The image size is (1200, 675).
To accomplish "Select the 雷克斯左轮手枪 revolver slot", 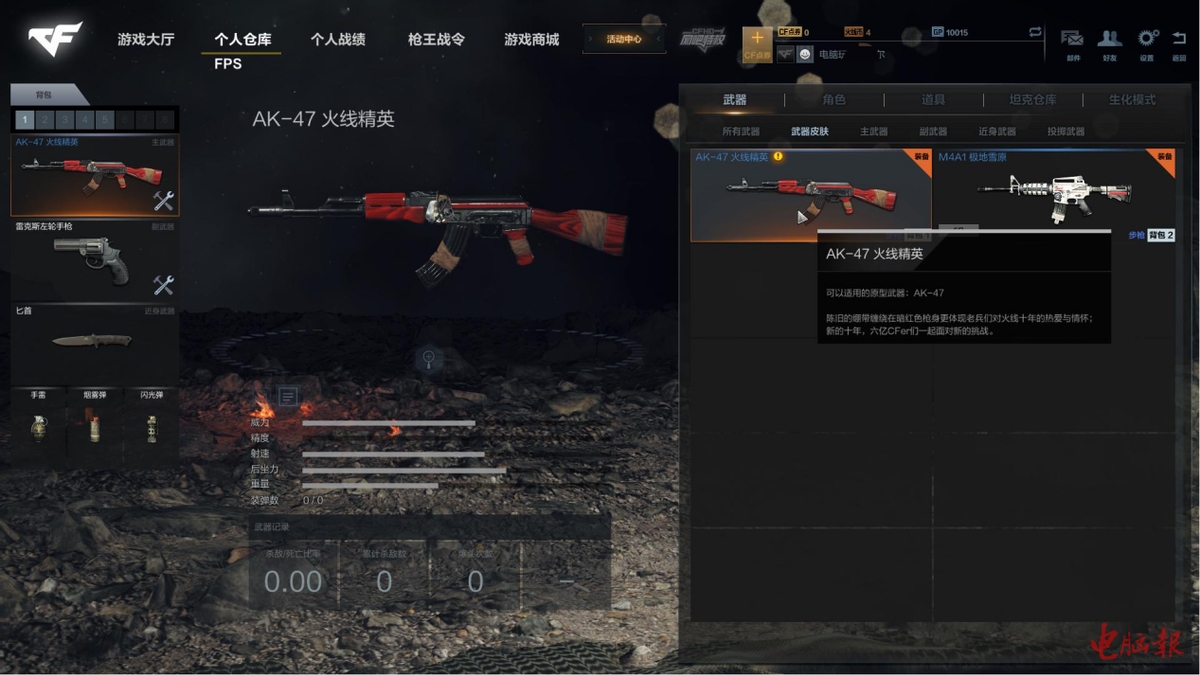I will tap(94, 262).
